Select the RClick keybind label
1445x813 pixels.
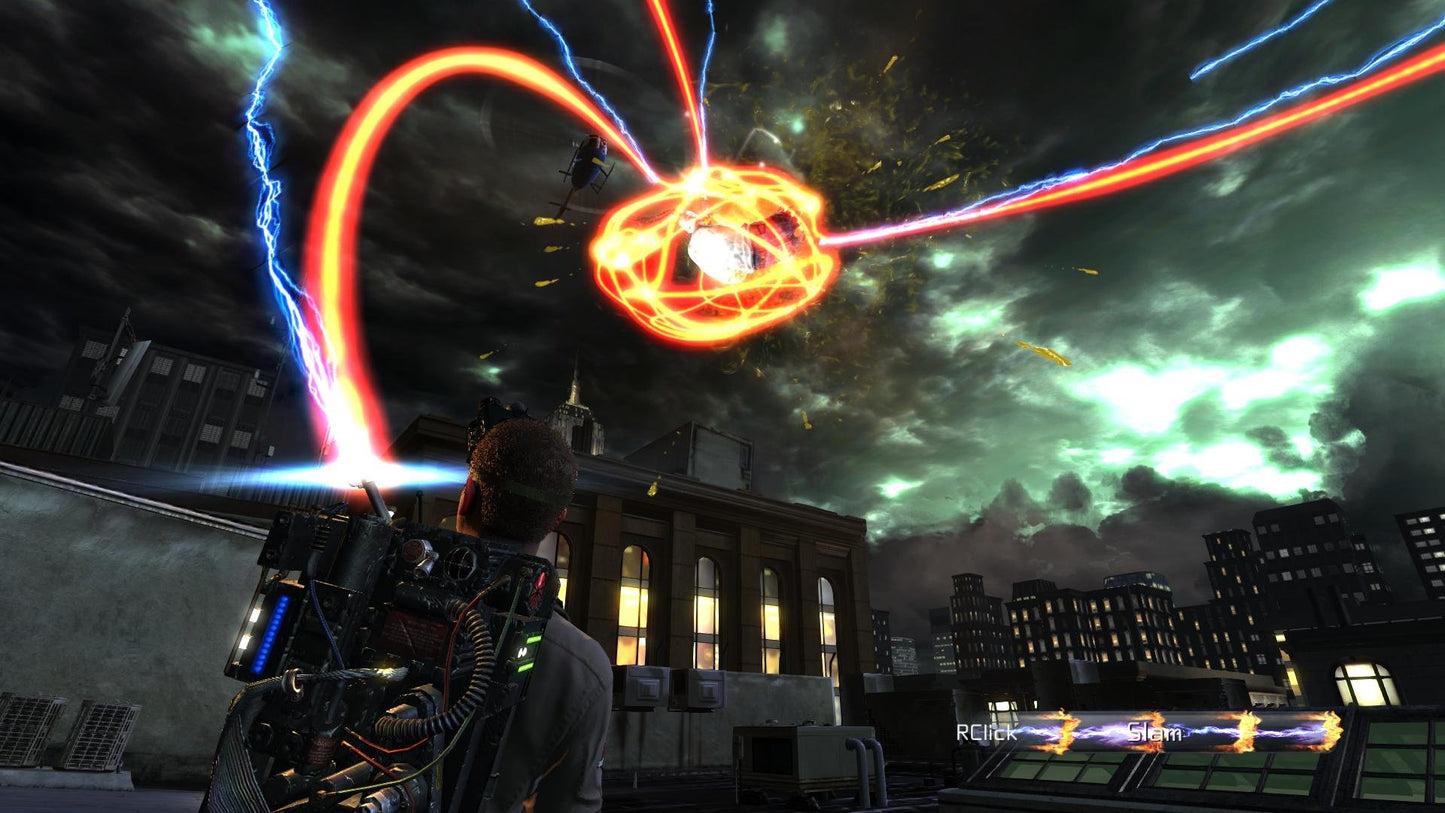click(985, 733)
